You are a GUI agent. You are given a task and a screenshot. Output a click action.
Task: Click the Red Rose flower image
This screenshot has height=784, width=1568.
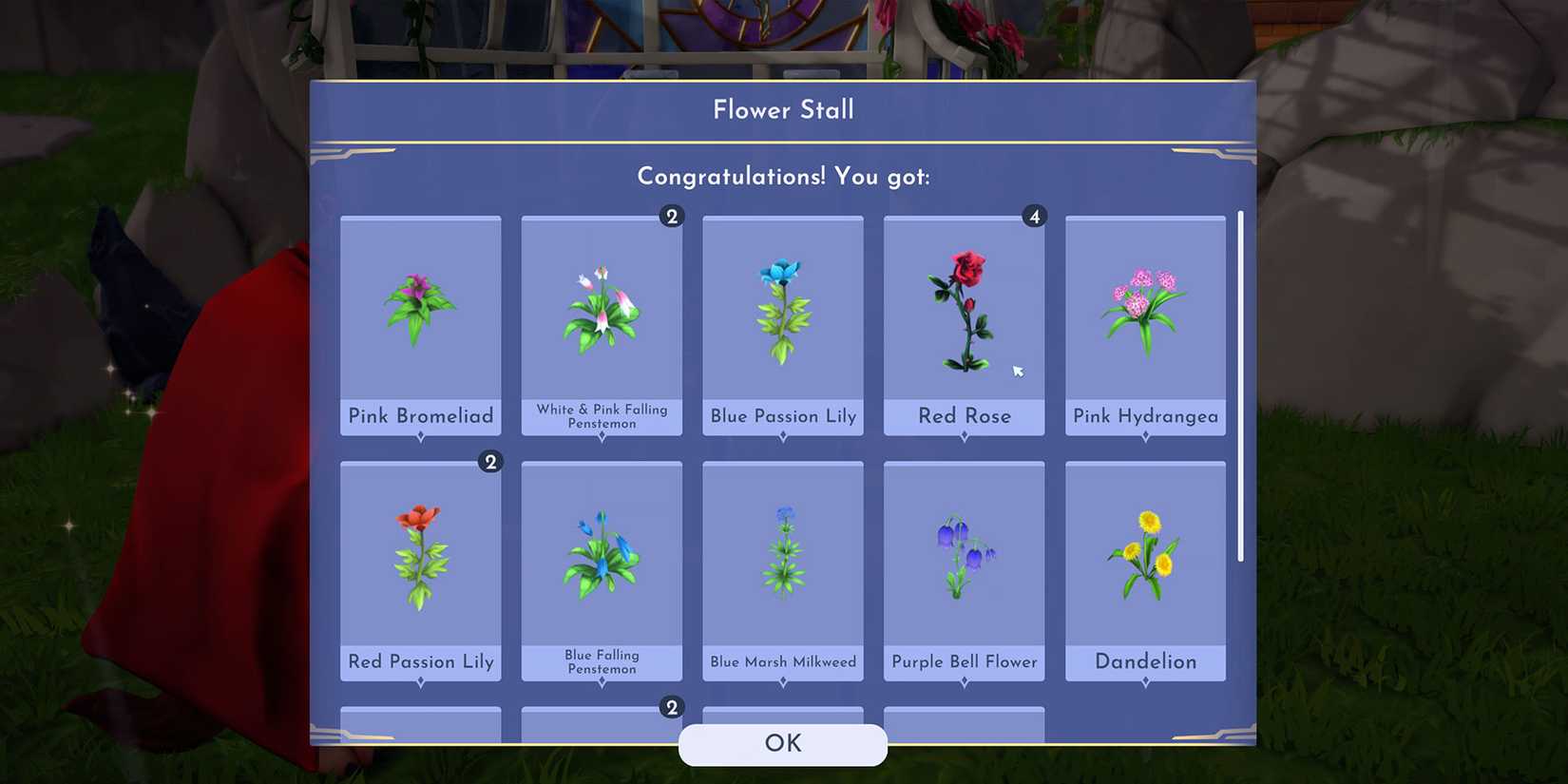point(963,304)
